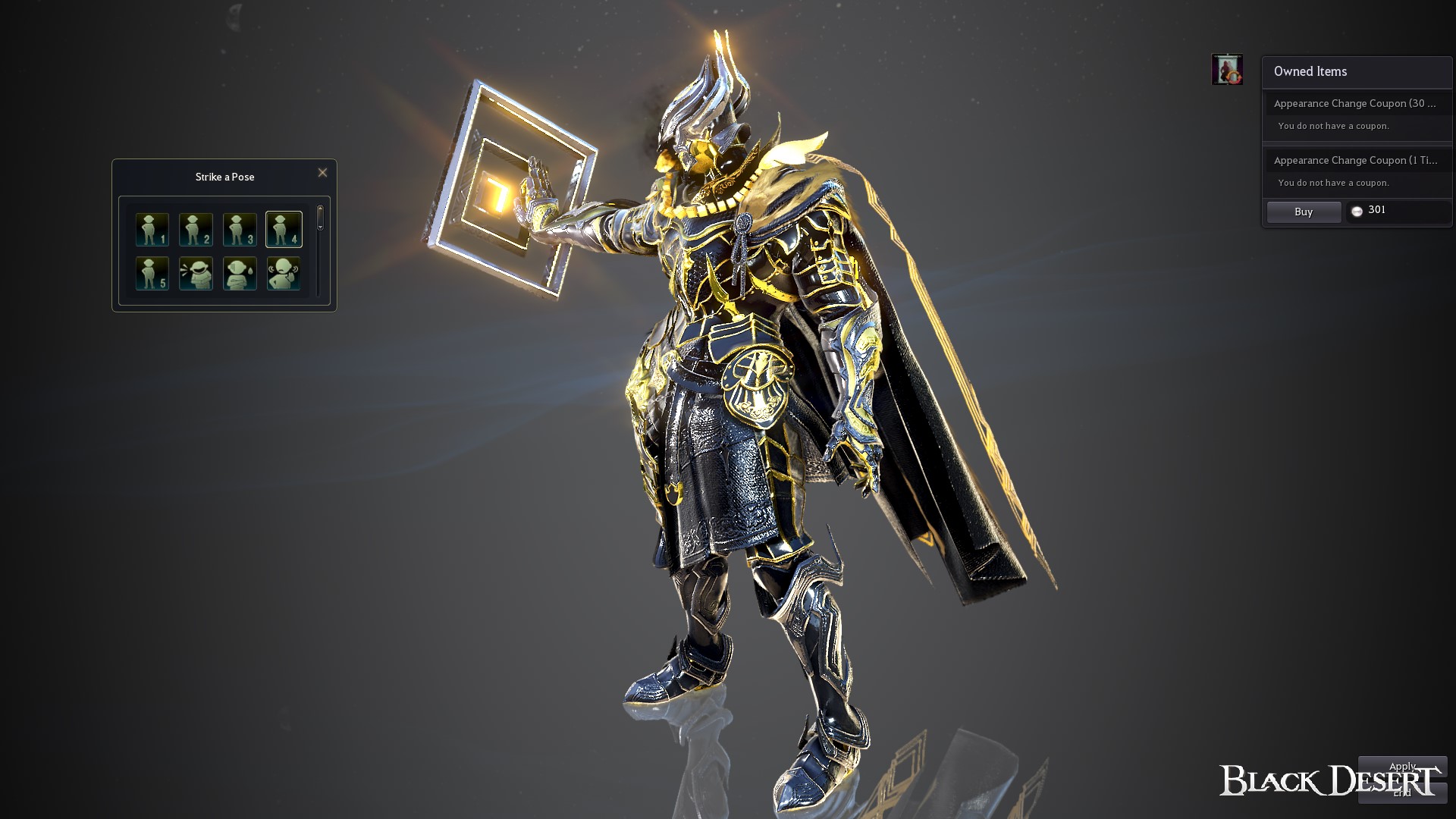Select pose 2 in Strike a Pose panel

point(196,228)
